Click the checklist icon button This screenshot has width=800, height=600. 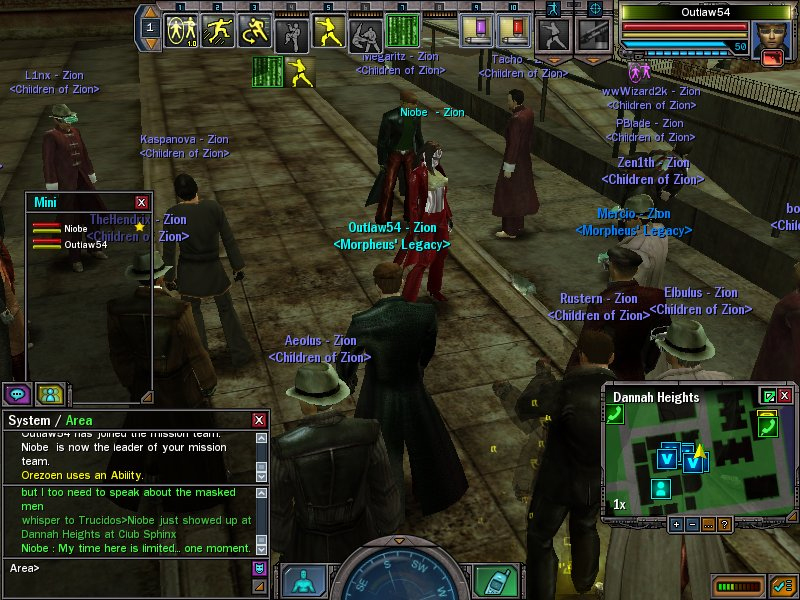781,584
